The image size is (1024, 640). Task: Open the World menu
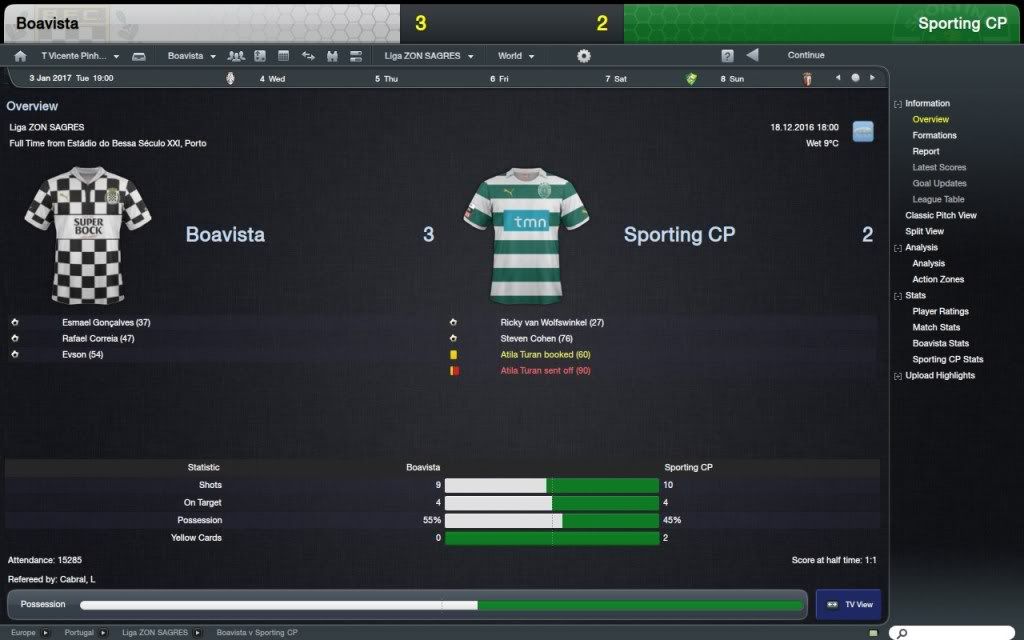(516, 56)
